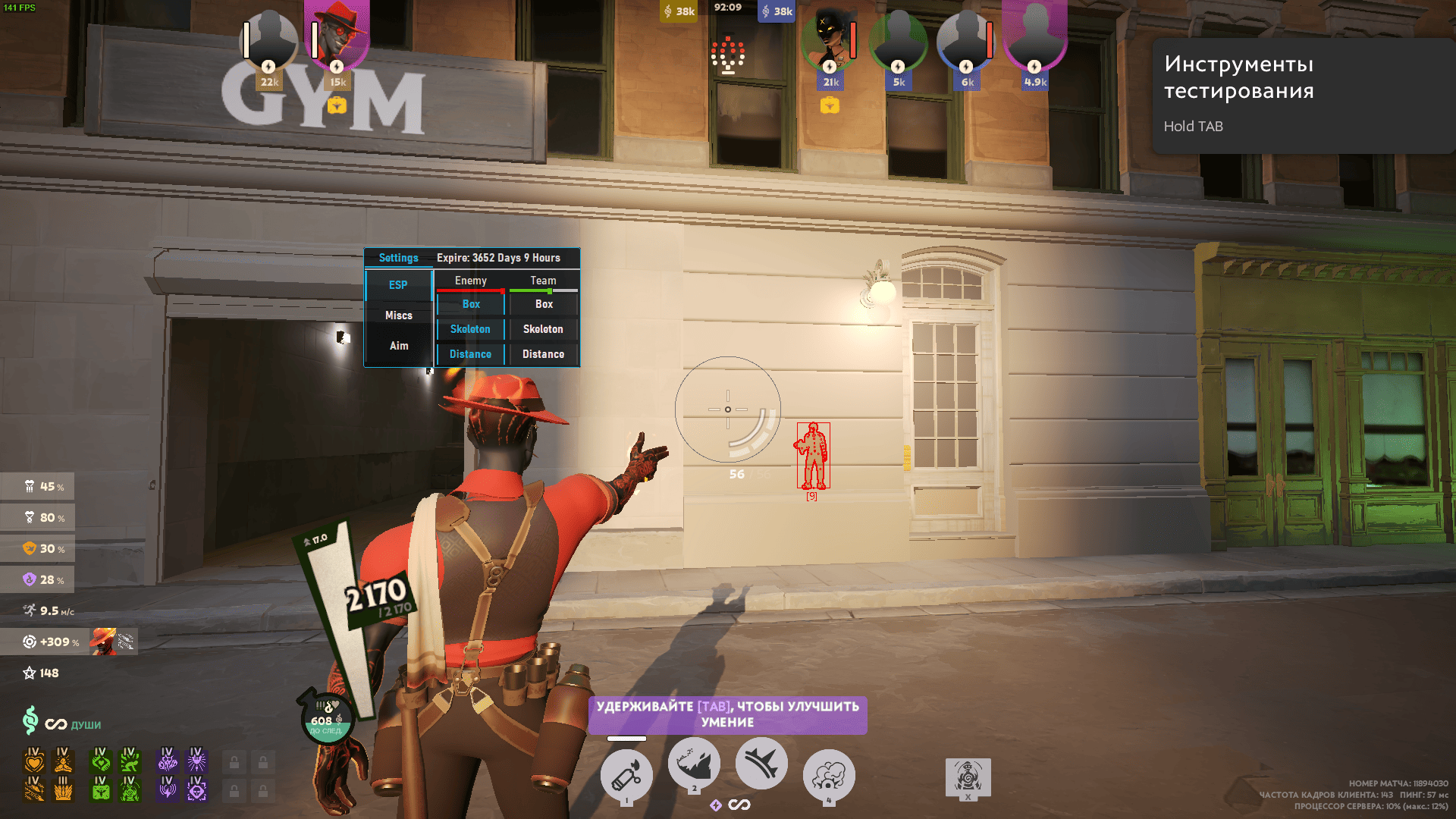Switch to the Miscs tab in overlay
Image resolution: width=1456 pixels, height=819 pixels.
pyautogui.click(x=398, y=315)
